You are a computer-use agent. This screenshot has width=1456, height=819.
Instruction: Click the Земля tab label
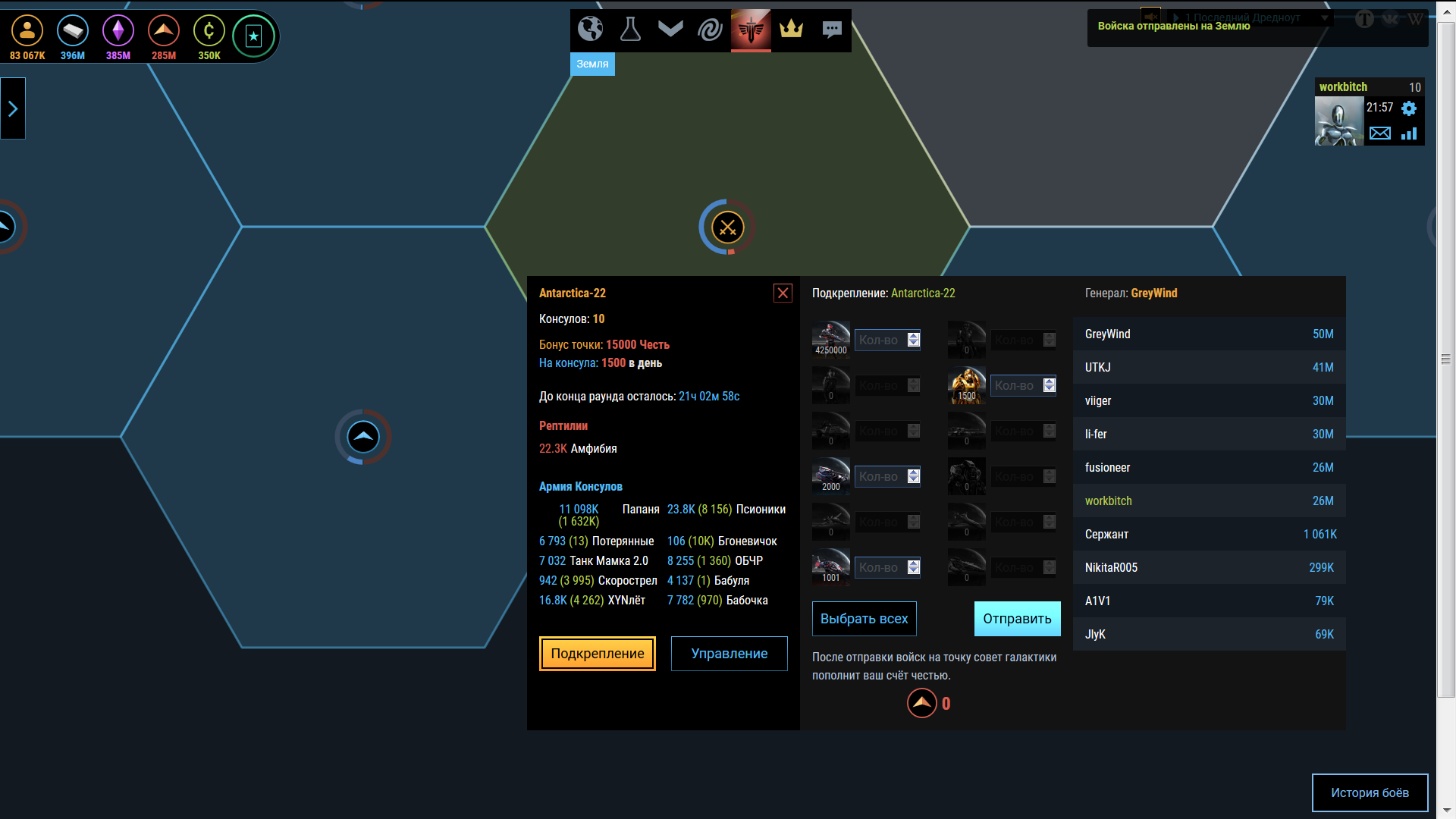[x=592, y=64]
